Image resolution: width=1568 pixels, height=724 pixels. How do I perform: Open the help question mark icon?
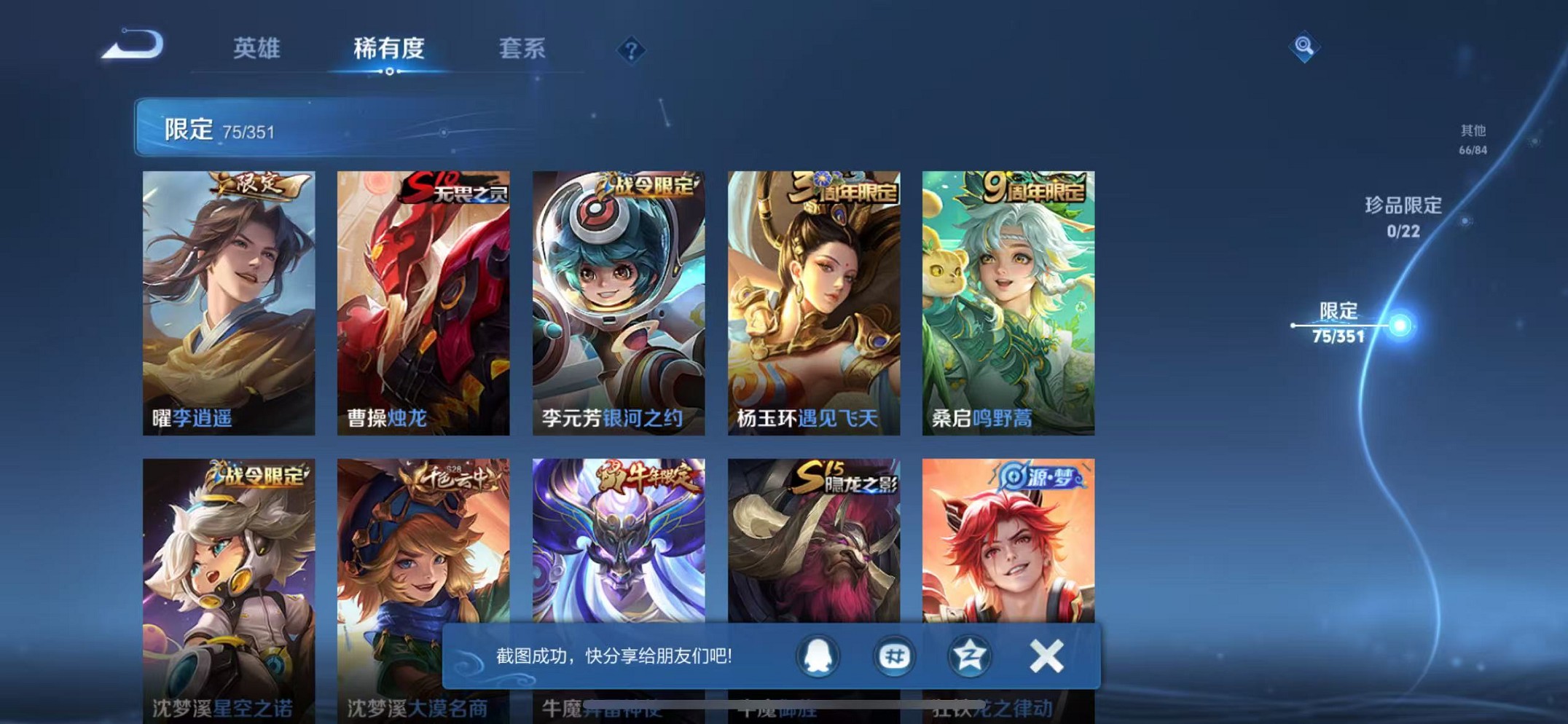pyautogui.click(x=633, y=49)
